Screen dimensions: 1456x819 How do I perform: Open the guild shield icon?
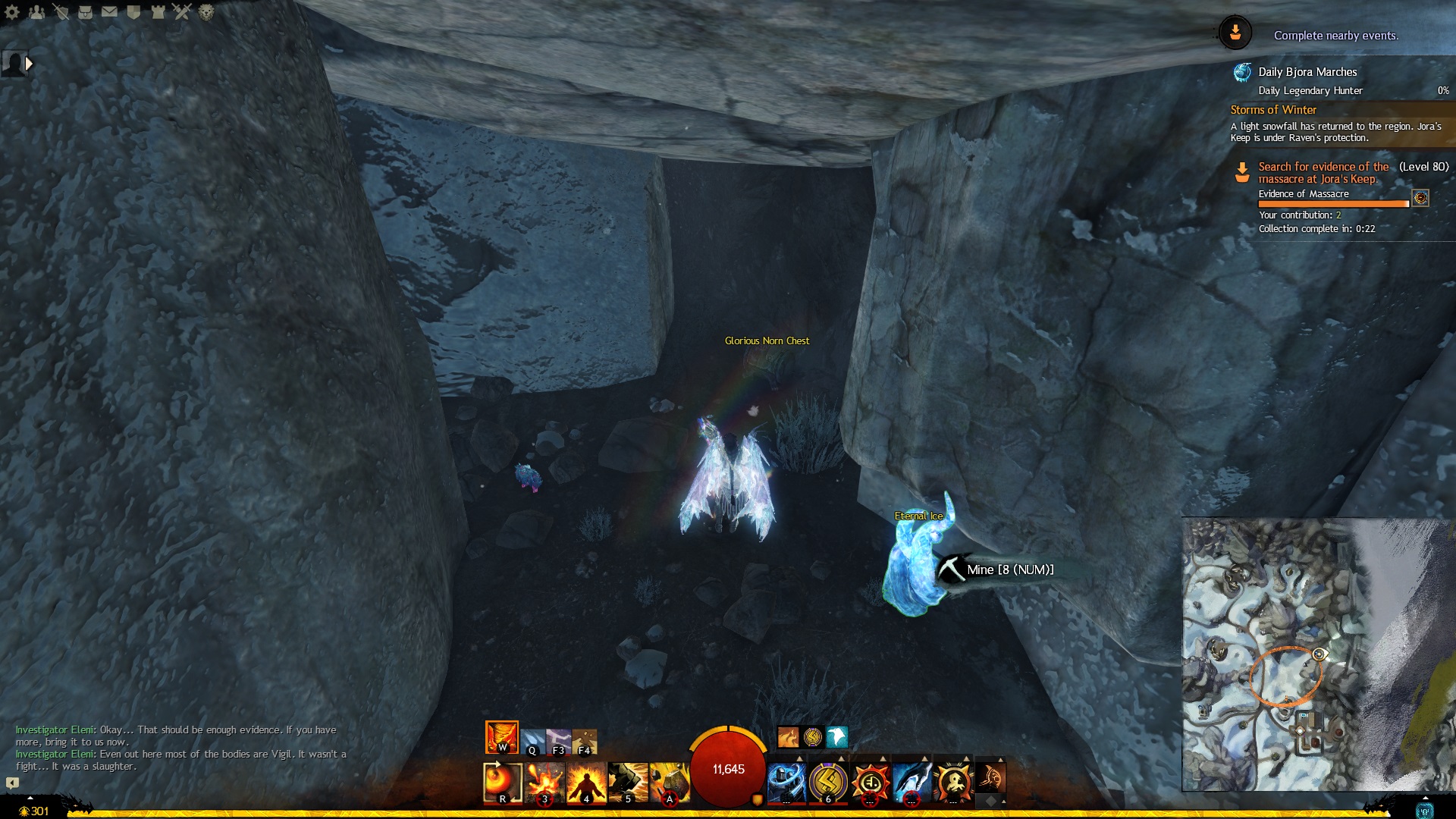click(x=133, y=12)
